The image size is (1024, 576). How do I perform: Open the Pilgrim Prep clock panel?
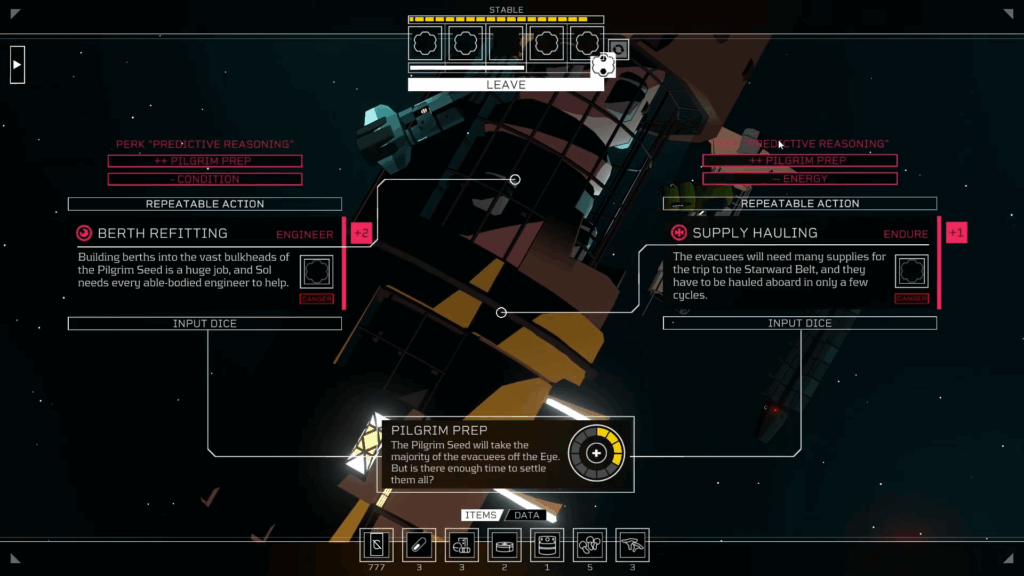[596, 454]
